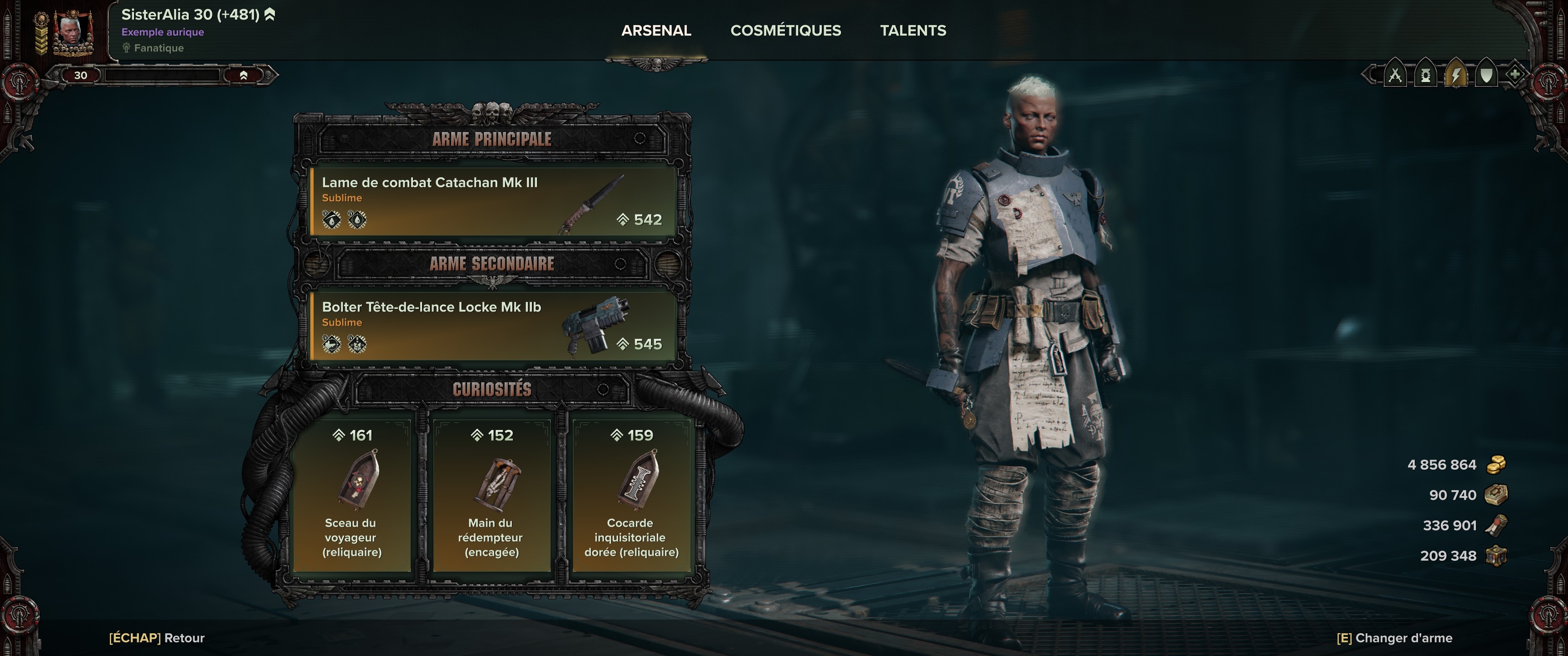The height and width of the screenshot is (656, 1568).
Task: Switch to the shield loadout preset
Action: [1486, 76]
